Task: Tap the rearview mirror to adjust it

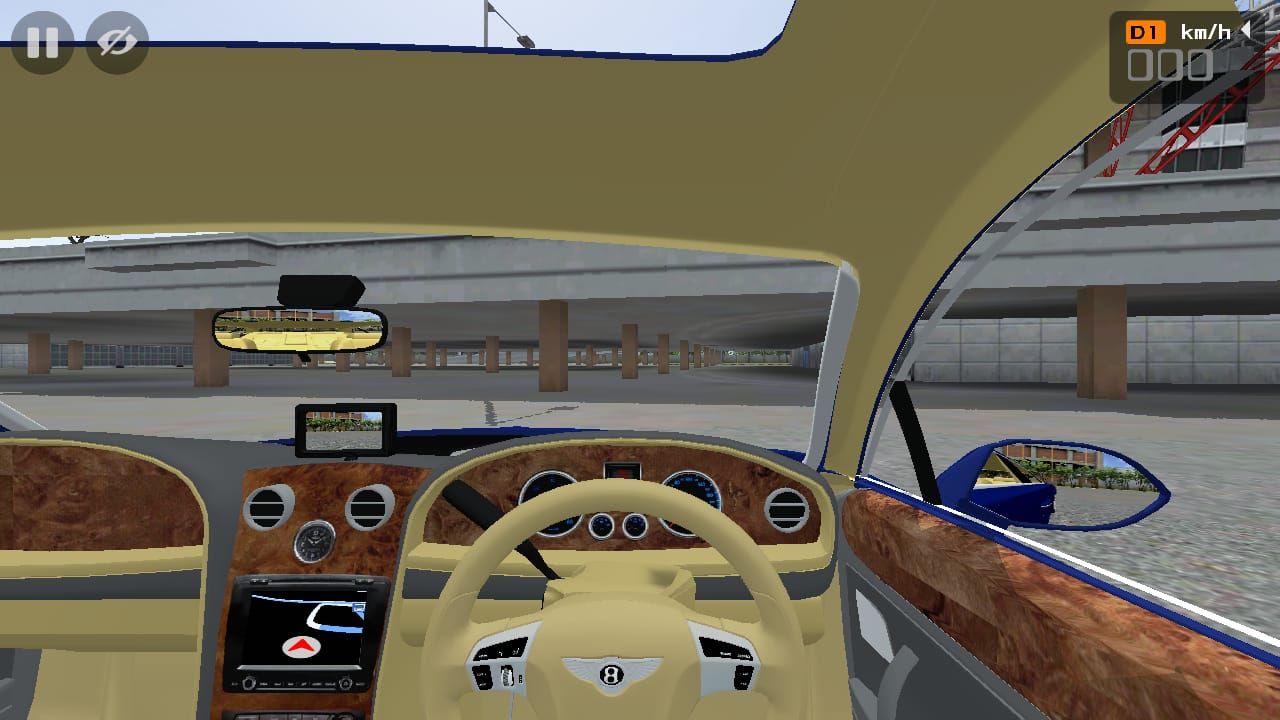Action: click(x=300, y=330)
